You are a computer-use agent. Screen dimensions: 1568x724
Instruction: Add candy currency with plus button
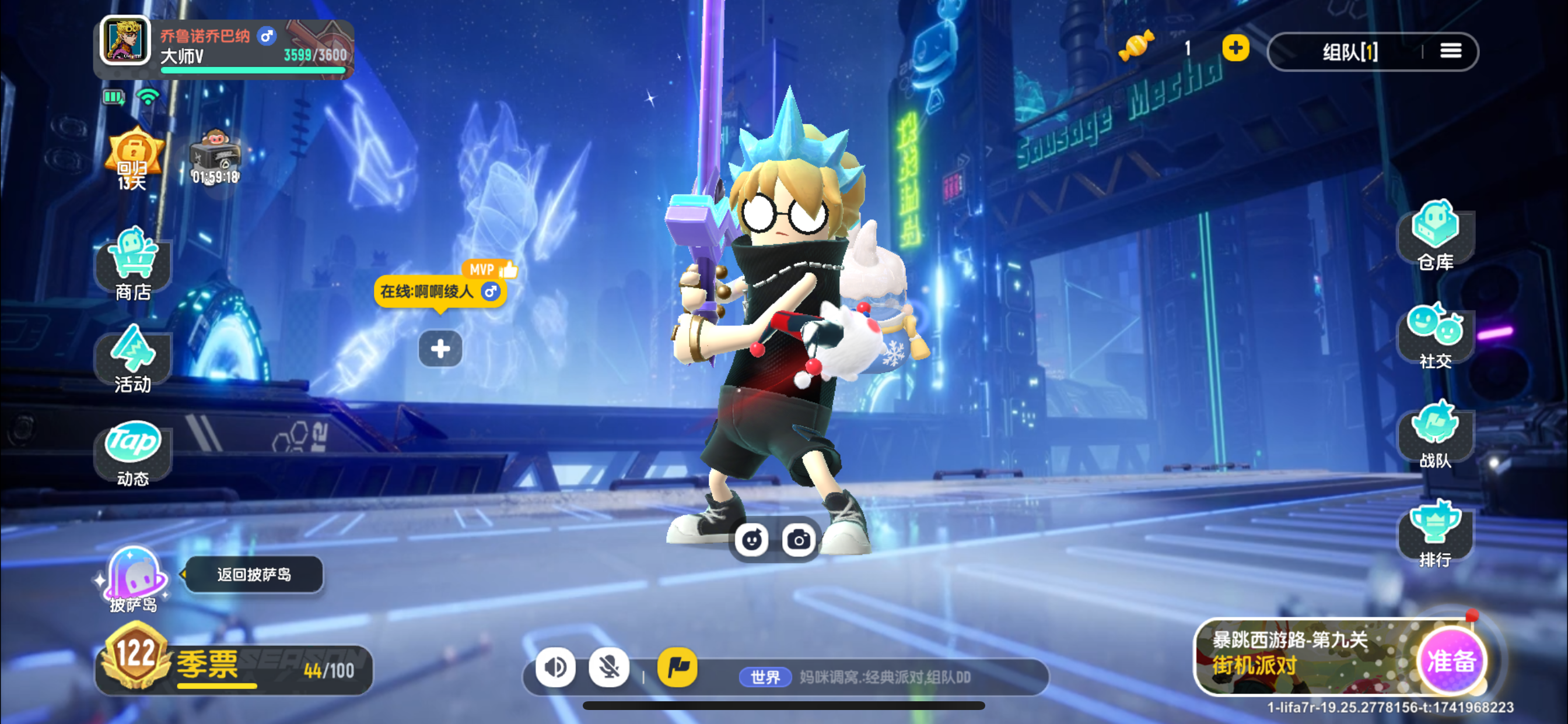pos(1235,48)
